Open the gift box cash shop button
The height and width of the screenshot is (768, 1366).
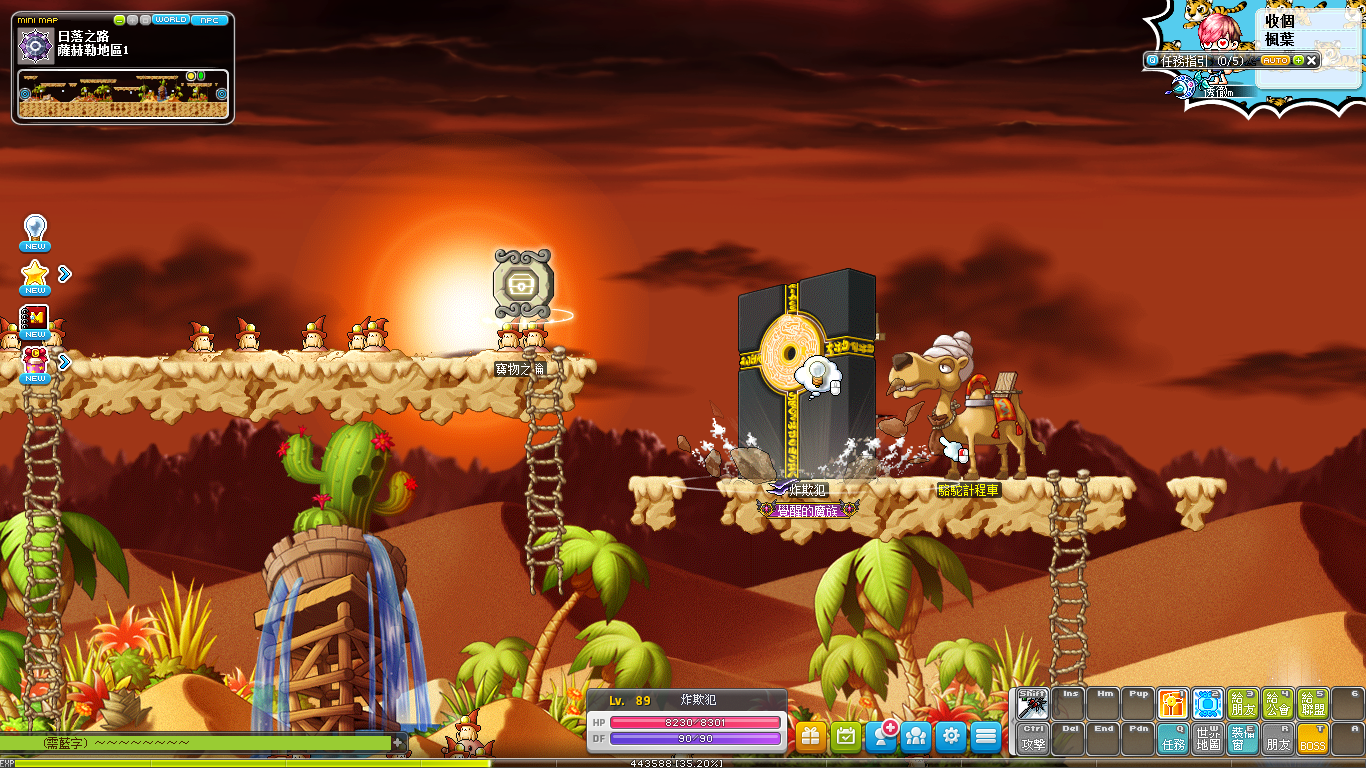[x=811, y=737]
